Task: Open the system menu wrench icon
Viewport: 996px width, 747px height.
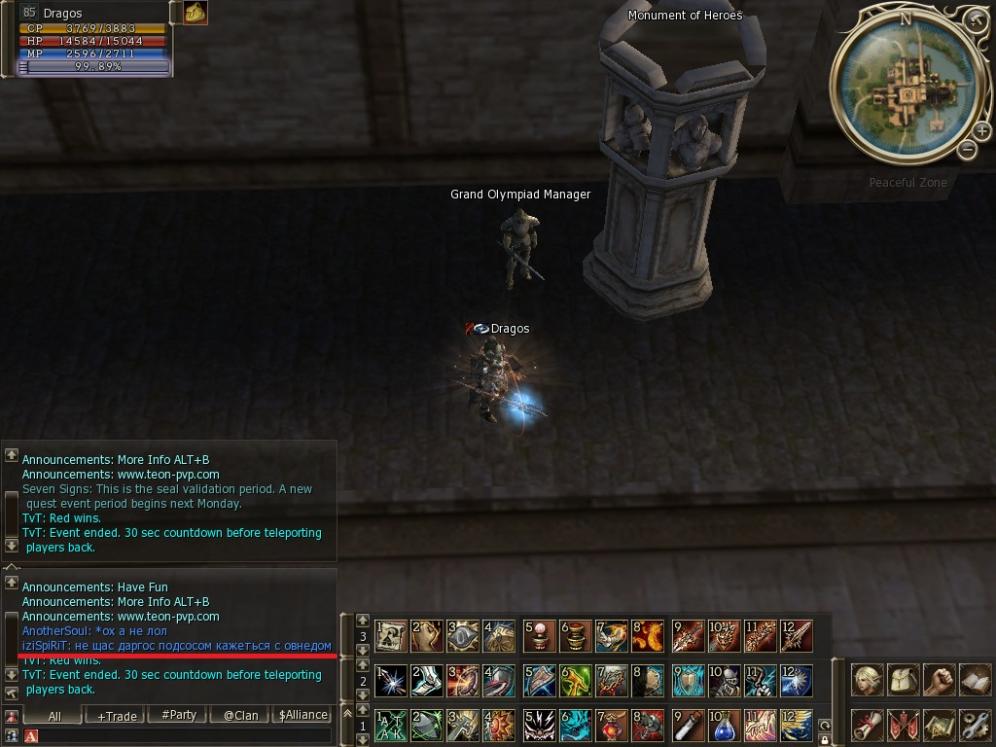Action: (974, 724)
